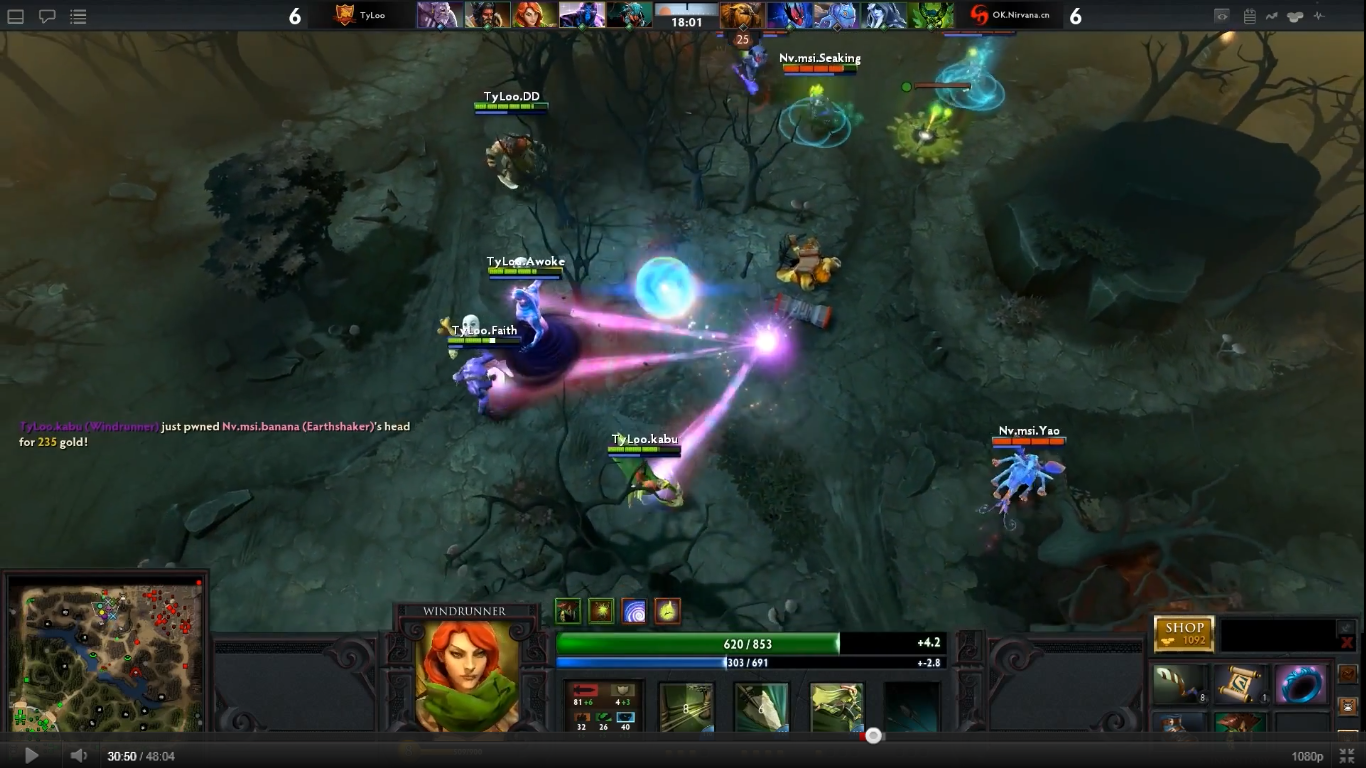Select the blue ring item slot
Viewport: 1366px width, 768px height.
click(1302, 684)
